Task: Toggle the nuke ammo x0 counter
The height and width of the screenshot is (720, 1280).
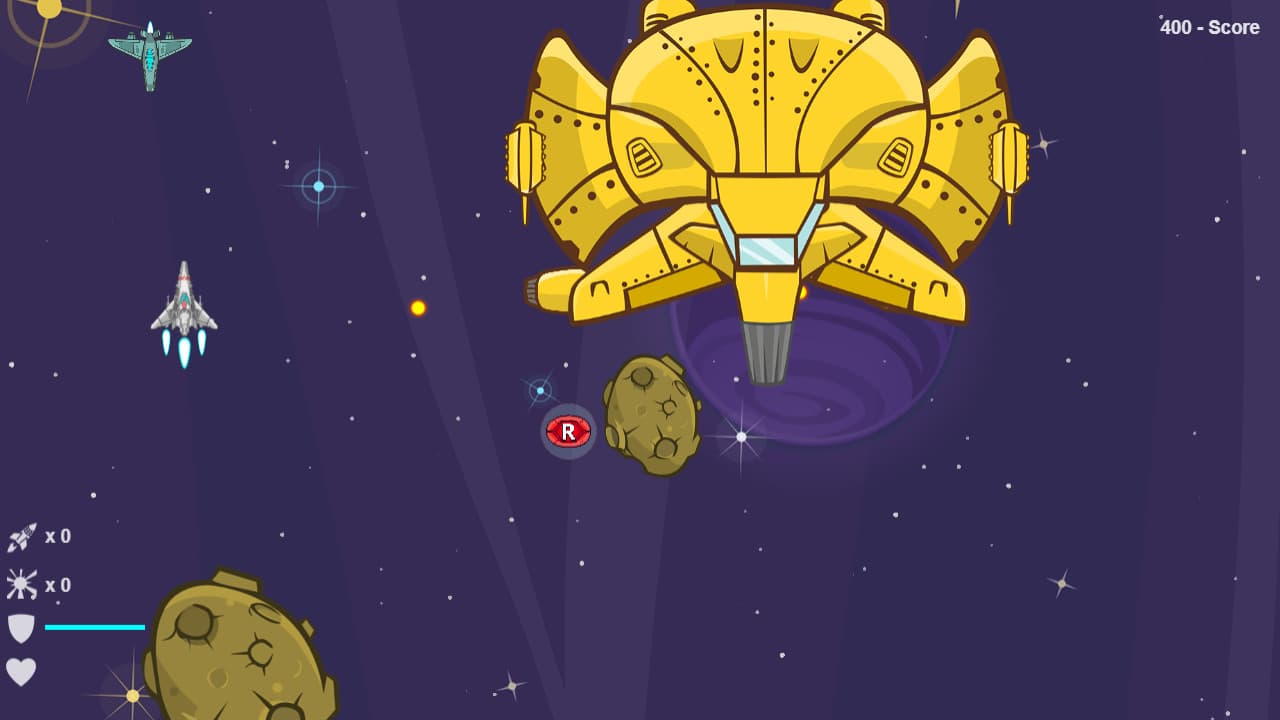Action: (60, 585)
